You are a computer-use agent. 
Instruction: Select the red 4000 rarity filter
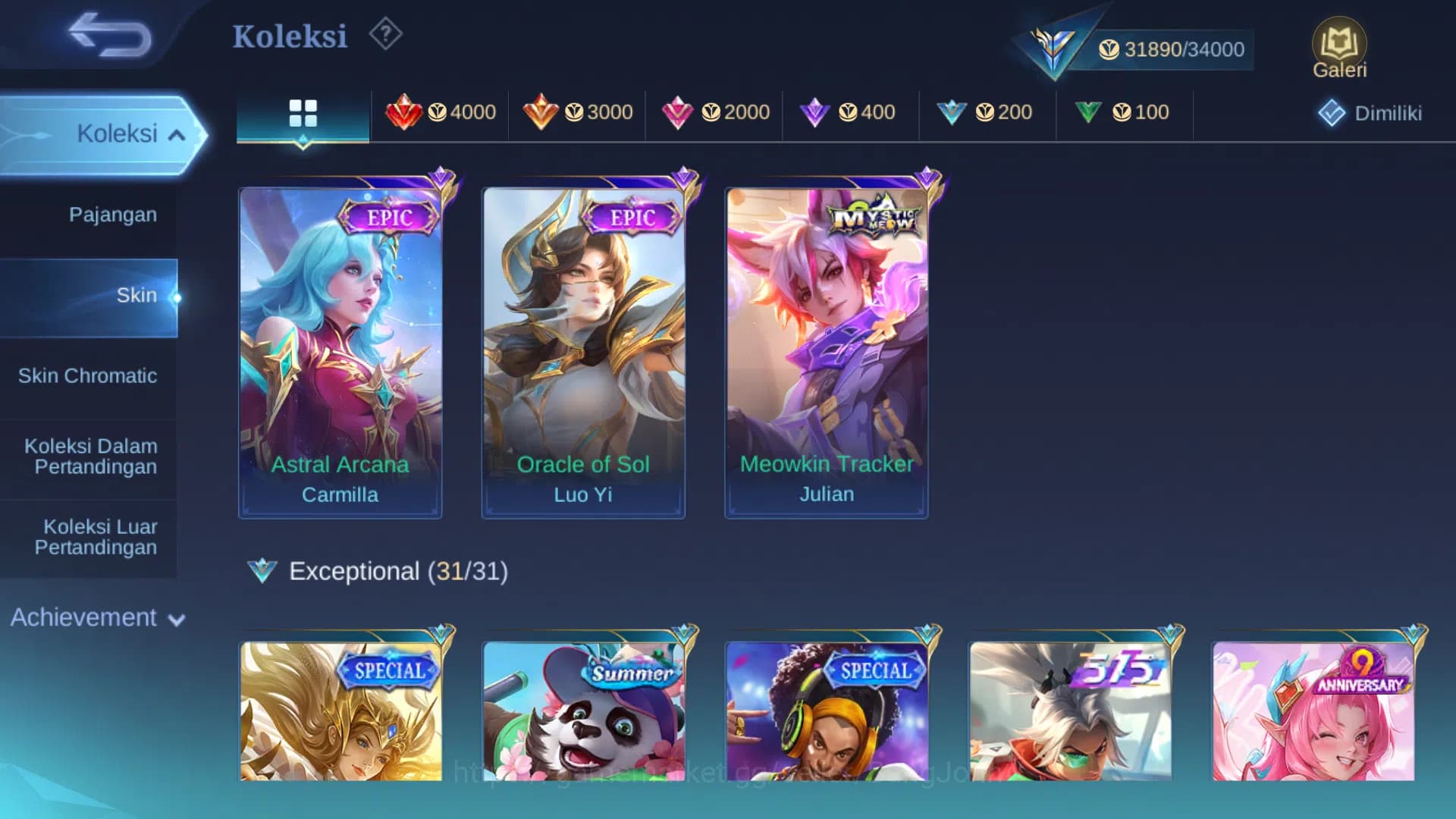click(440, 112)
